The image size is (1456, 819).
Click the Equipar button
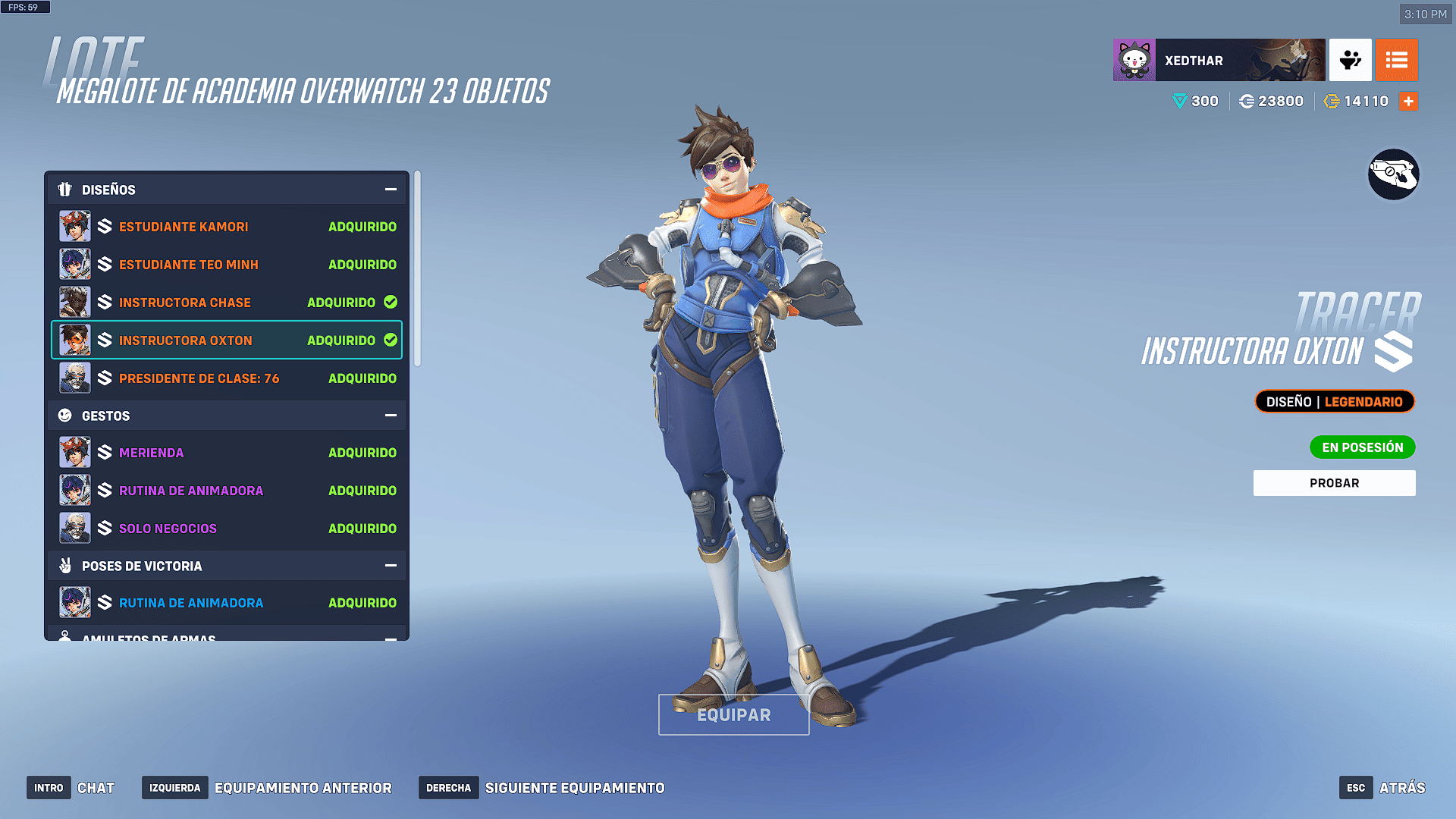733,715
